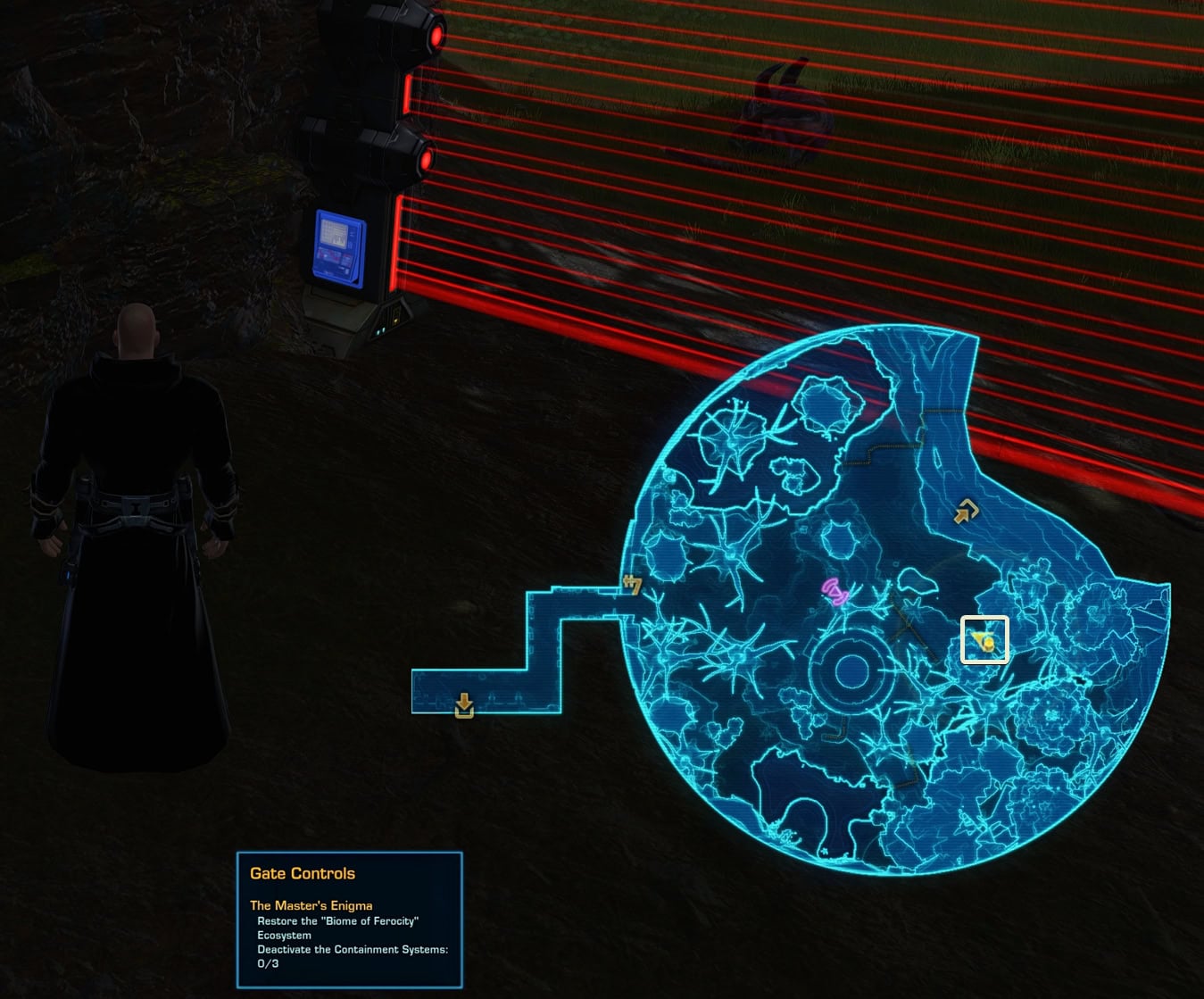Click The Master's Enigma quest heading

click(311, 905)
